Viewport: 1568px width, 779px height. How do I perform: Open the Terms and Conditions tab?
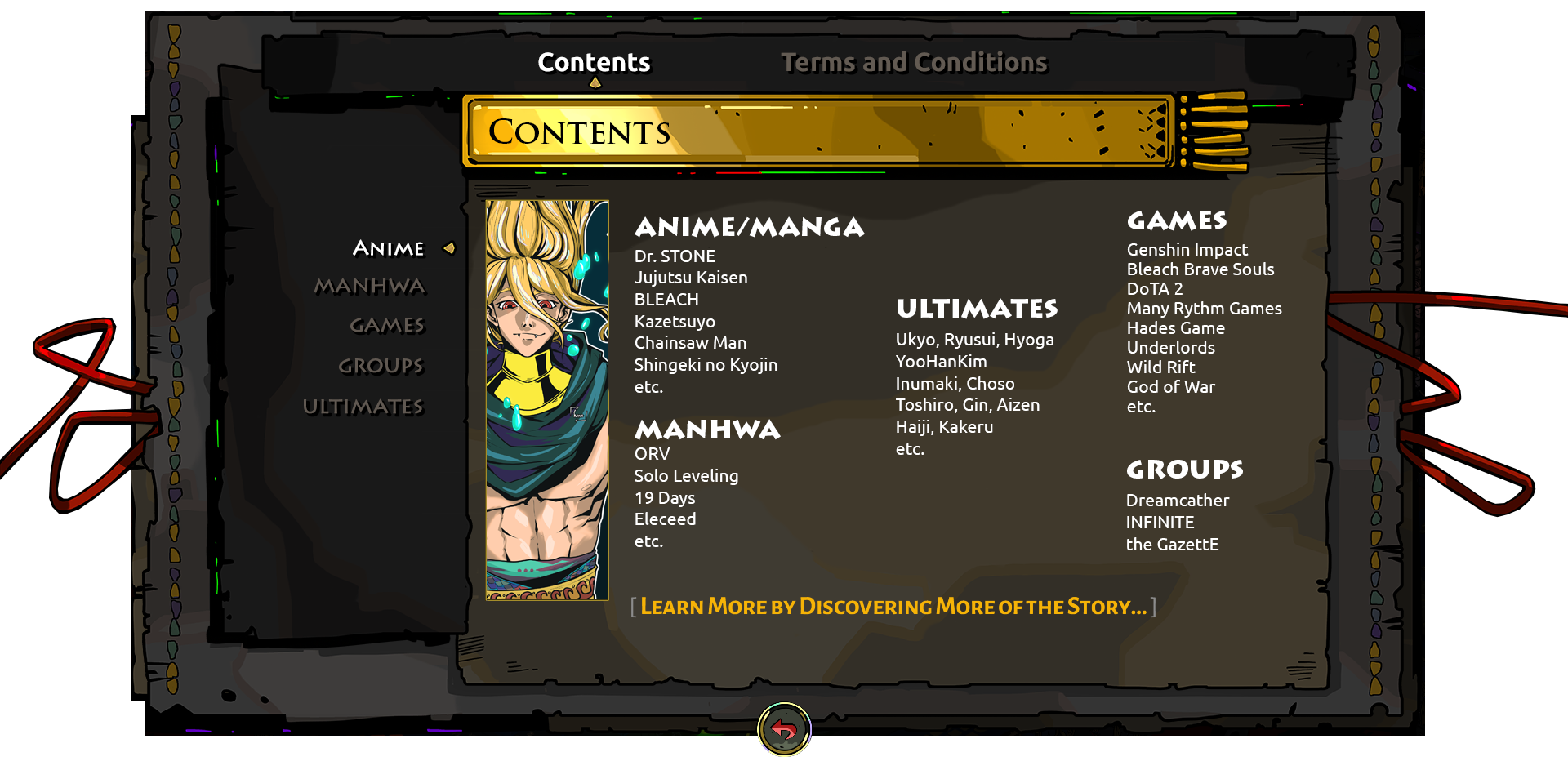(914, 63)
